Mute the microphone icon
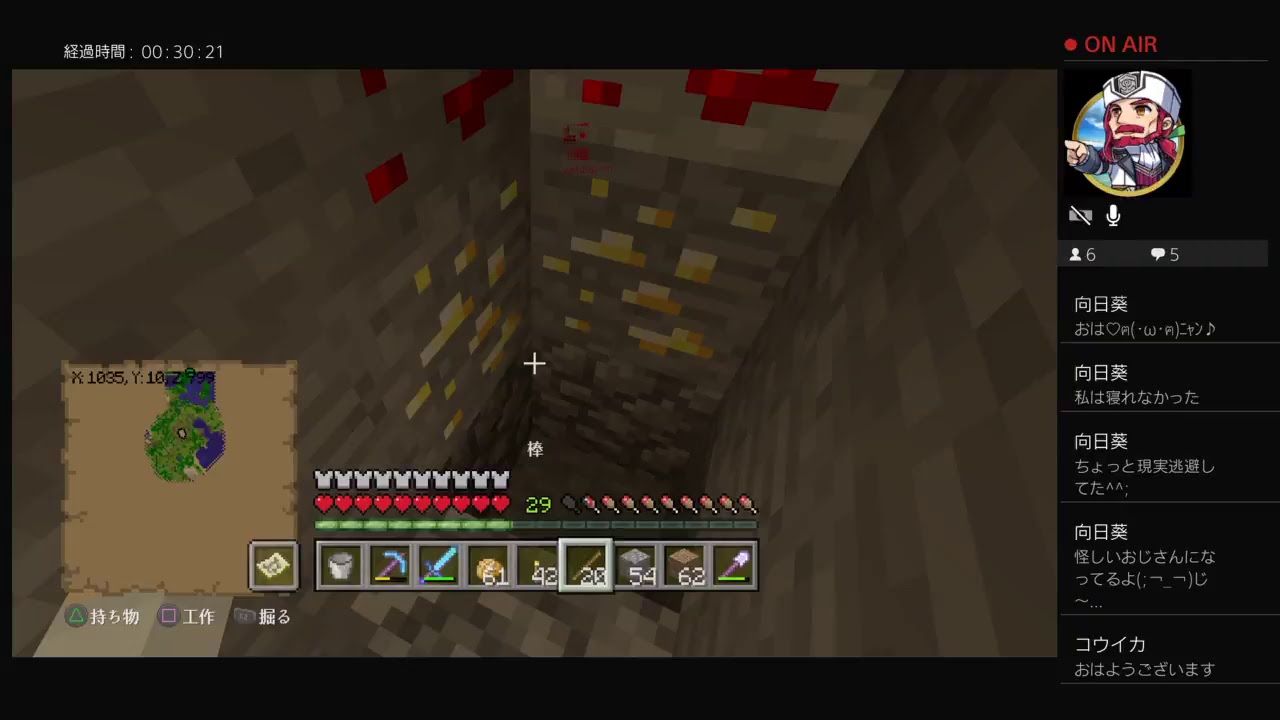The image size is (1280, 720). tap(1112, 215)
